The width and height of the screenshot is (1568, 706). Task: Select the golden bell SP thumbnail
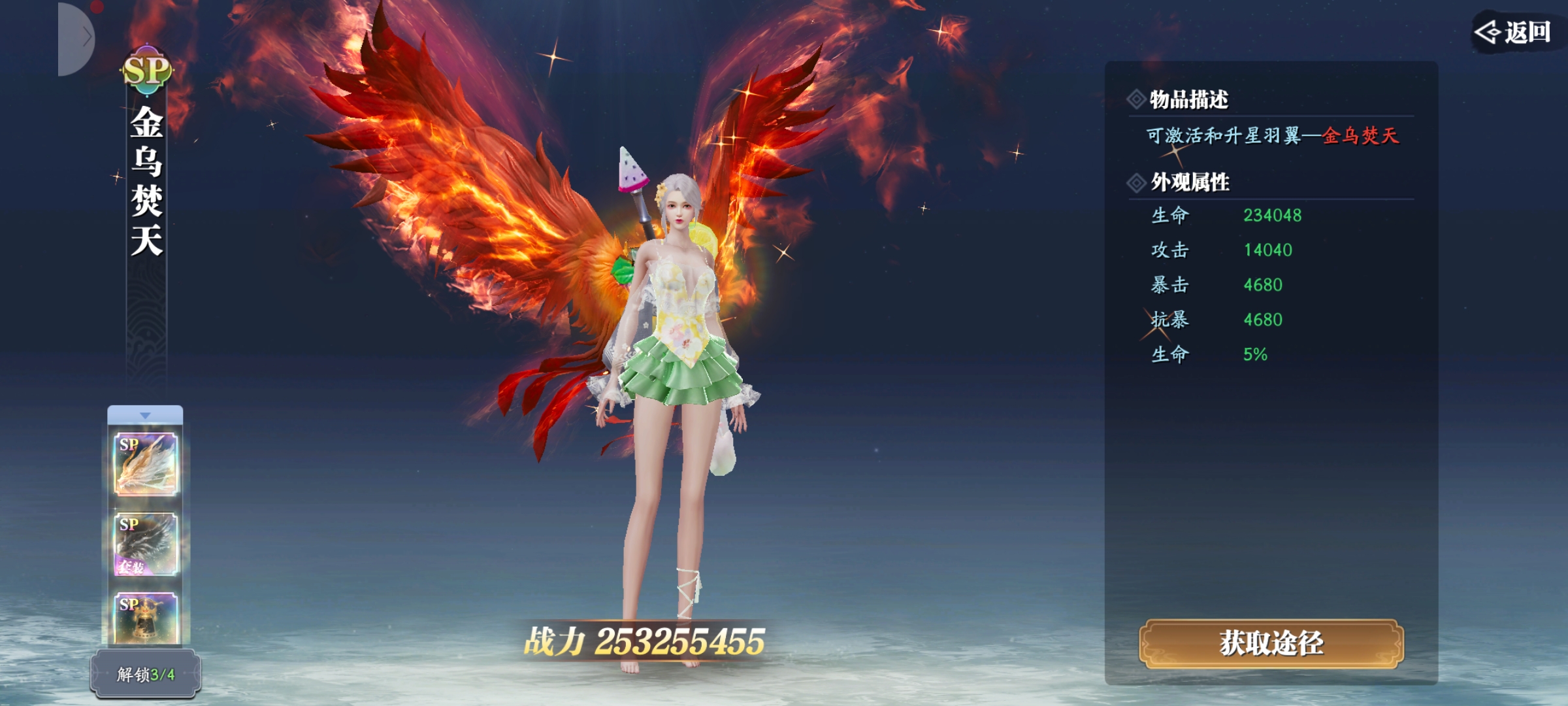tap(146, 618)
